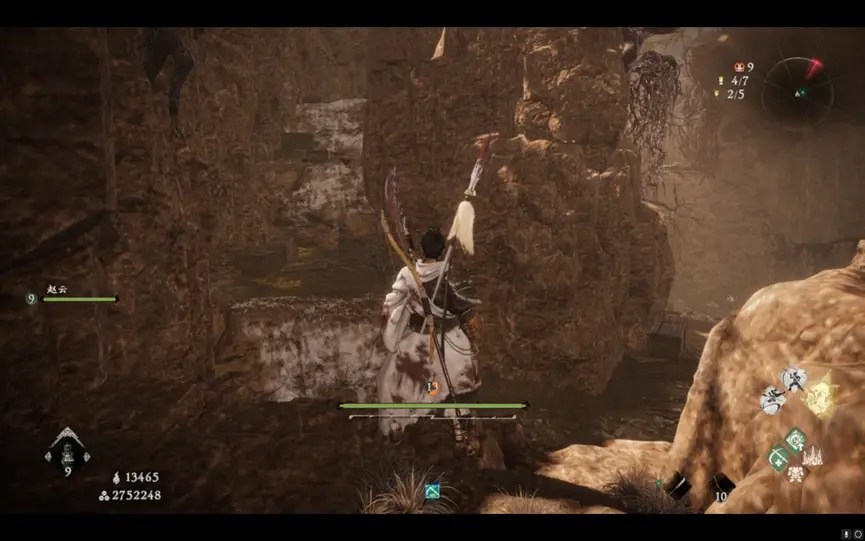865x541 pixels.
Task: Trigger the upper white martial art icon
Action: [792, 380]
